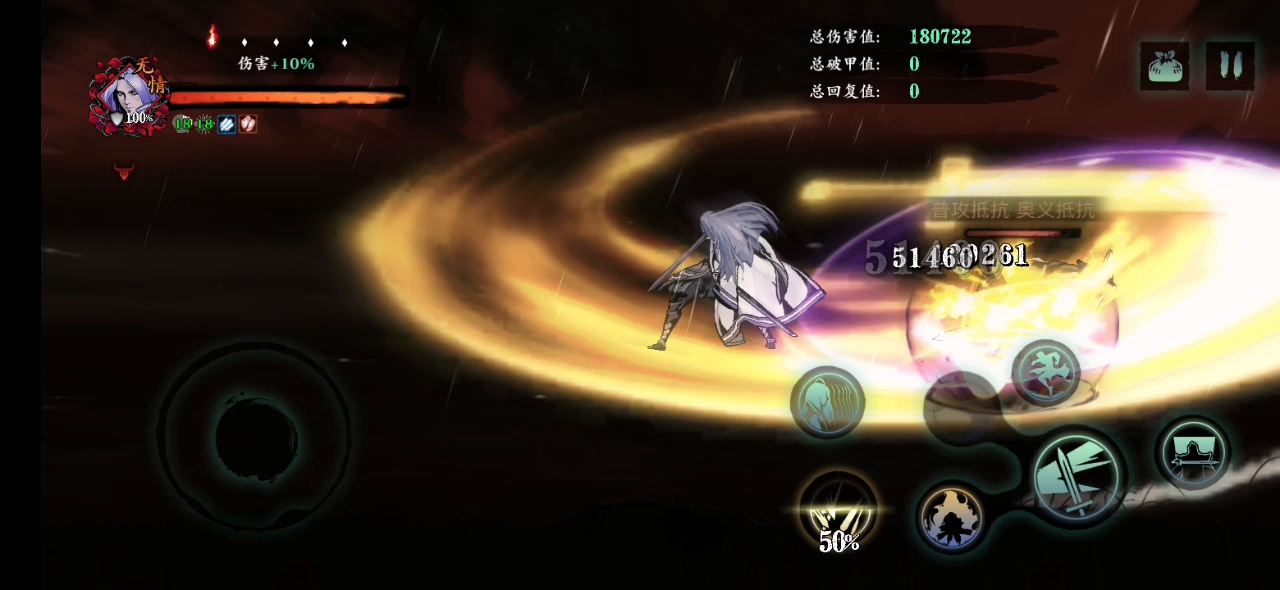
Task: Pause the game with the top-right button
Action: [1230, 66]
